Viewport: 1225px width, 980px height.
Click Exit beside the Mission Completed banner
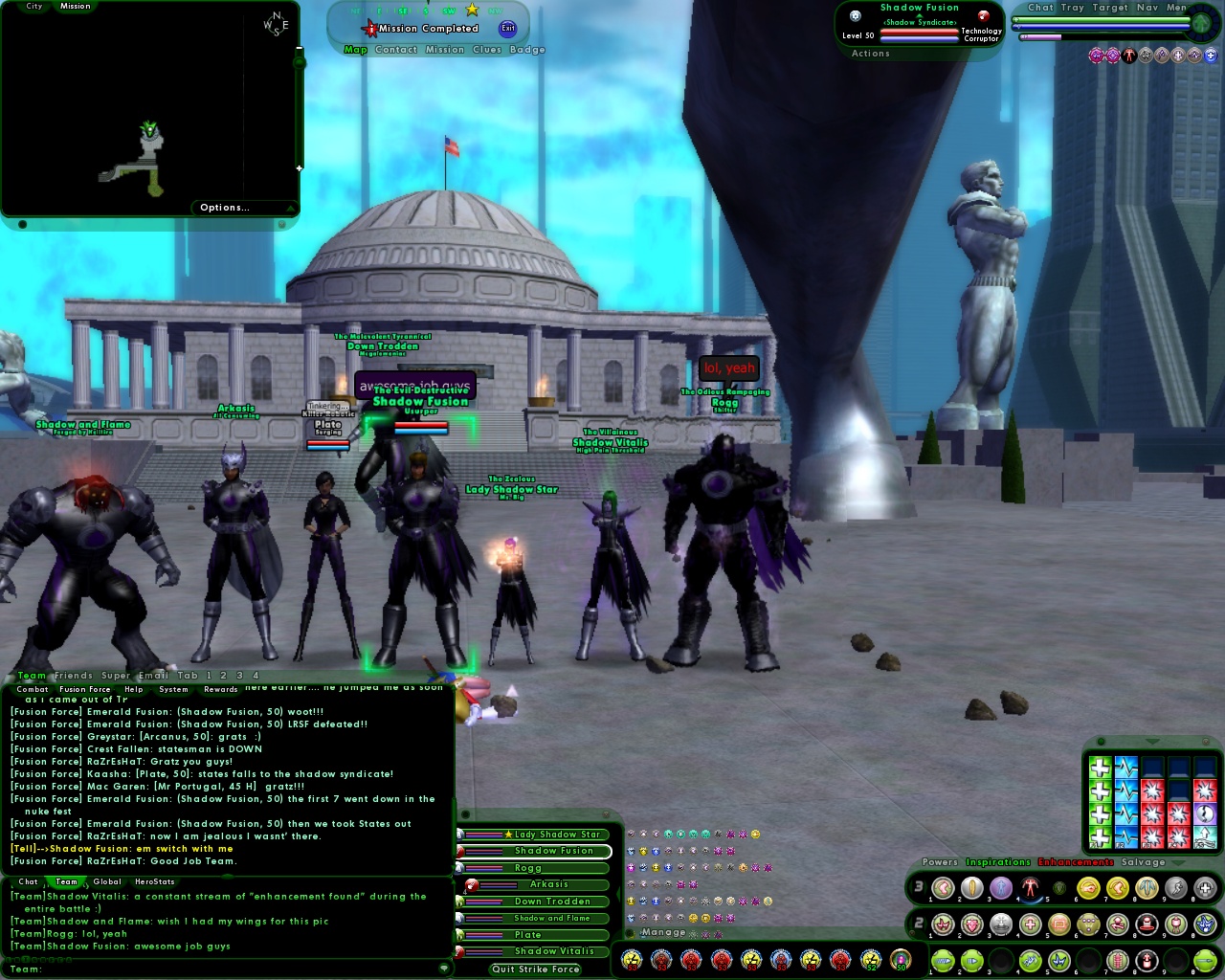pos(507,28)
